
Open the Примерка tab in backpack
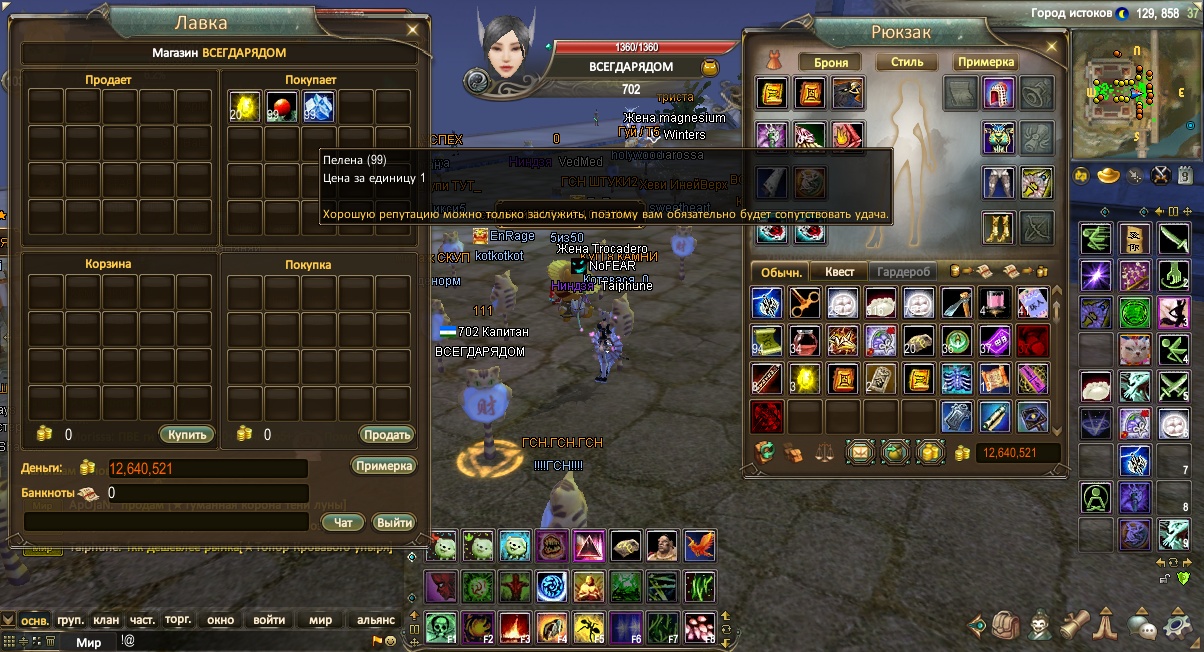986,62
